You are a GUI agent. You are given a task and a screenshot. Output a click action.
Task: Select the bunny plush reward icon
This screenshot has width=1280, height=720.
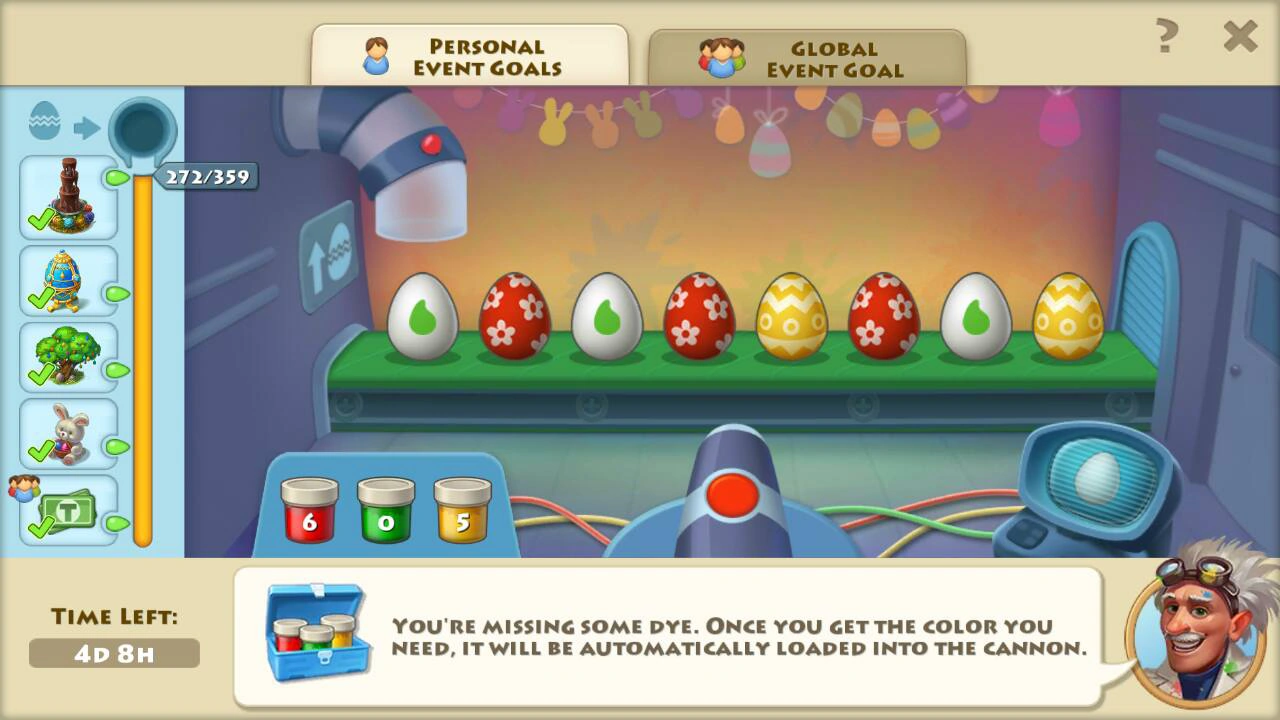tap(66, 430)
